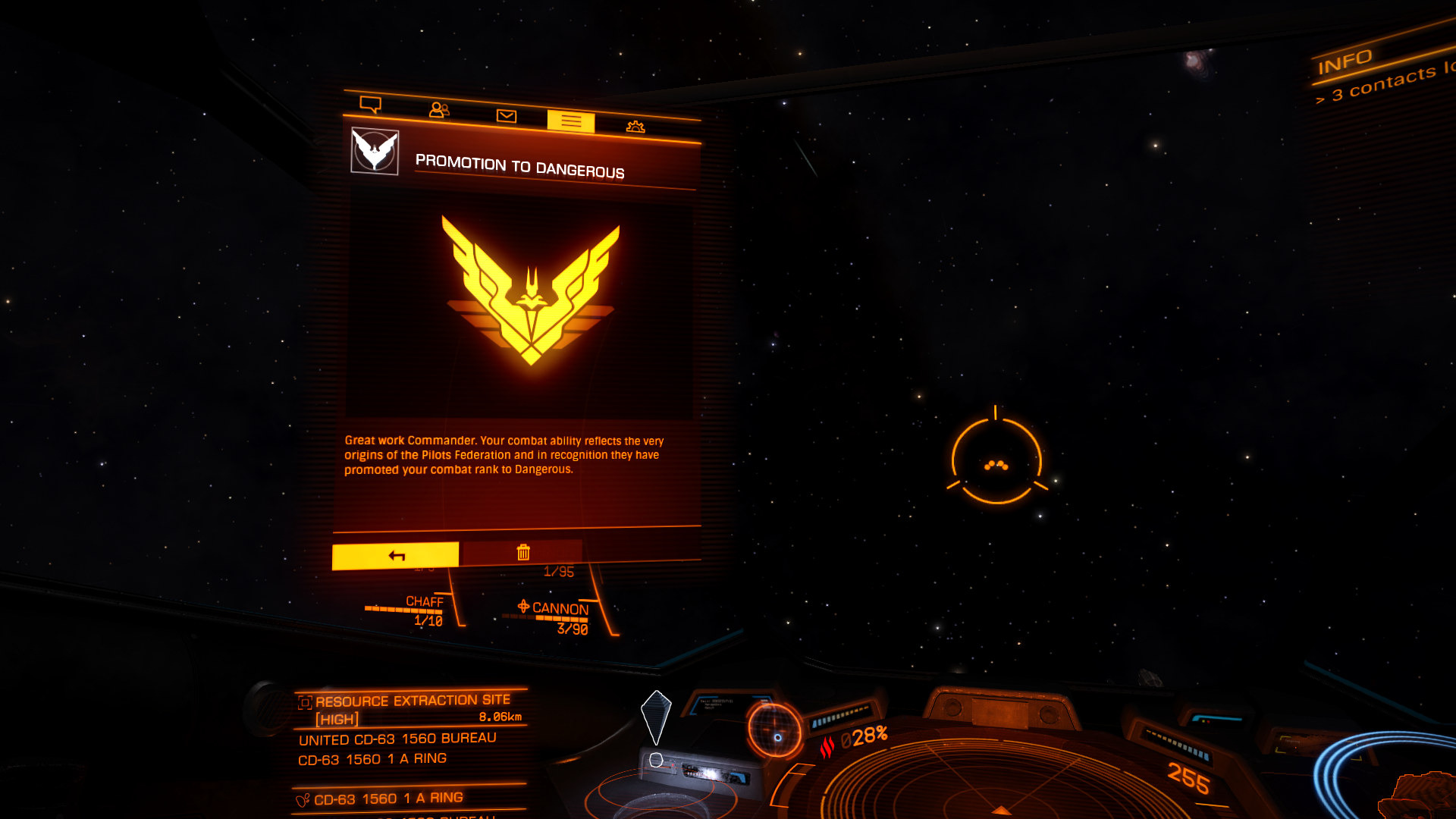
Task: Go back with the arrow button
Action: tap(396, 556)
